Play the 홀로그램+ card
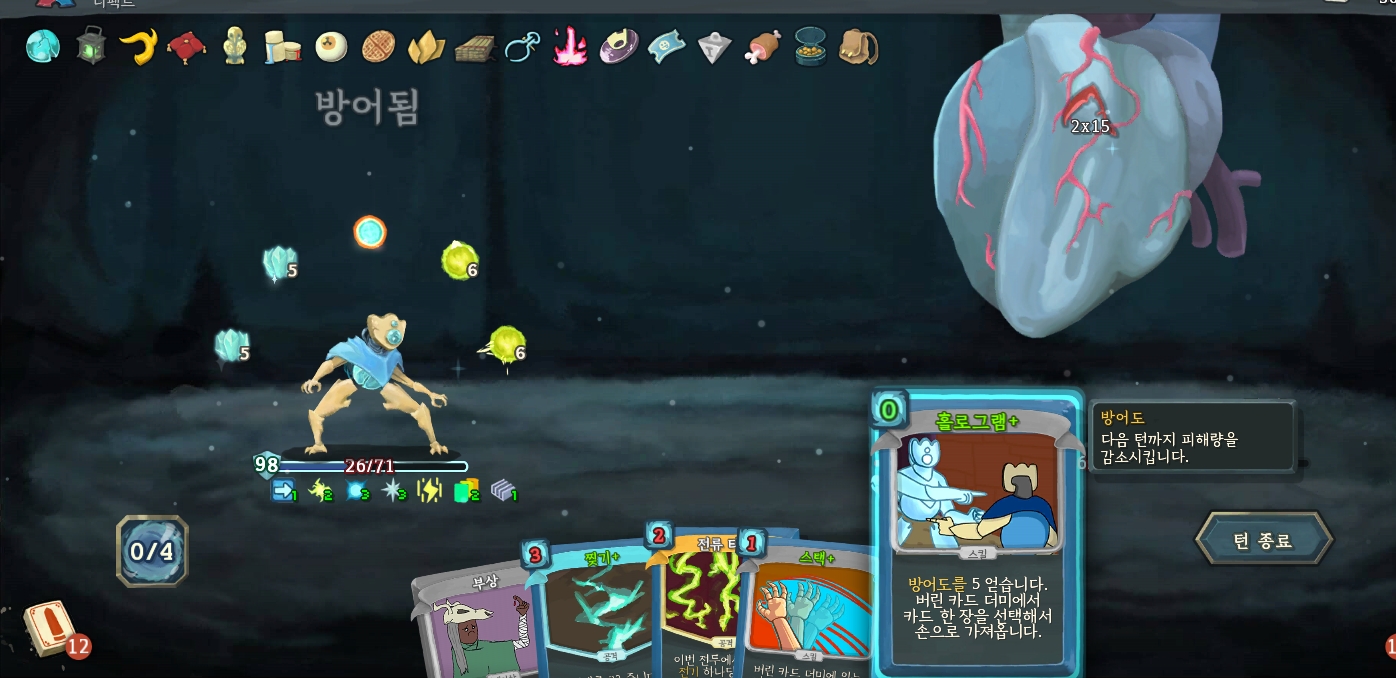The image size is (1396, 678). pyautogui.click(x=977, y=530)
